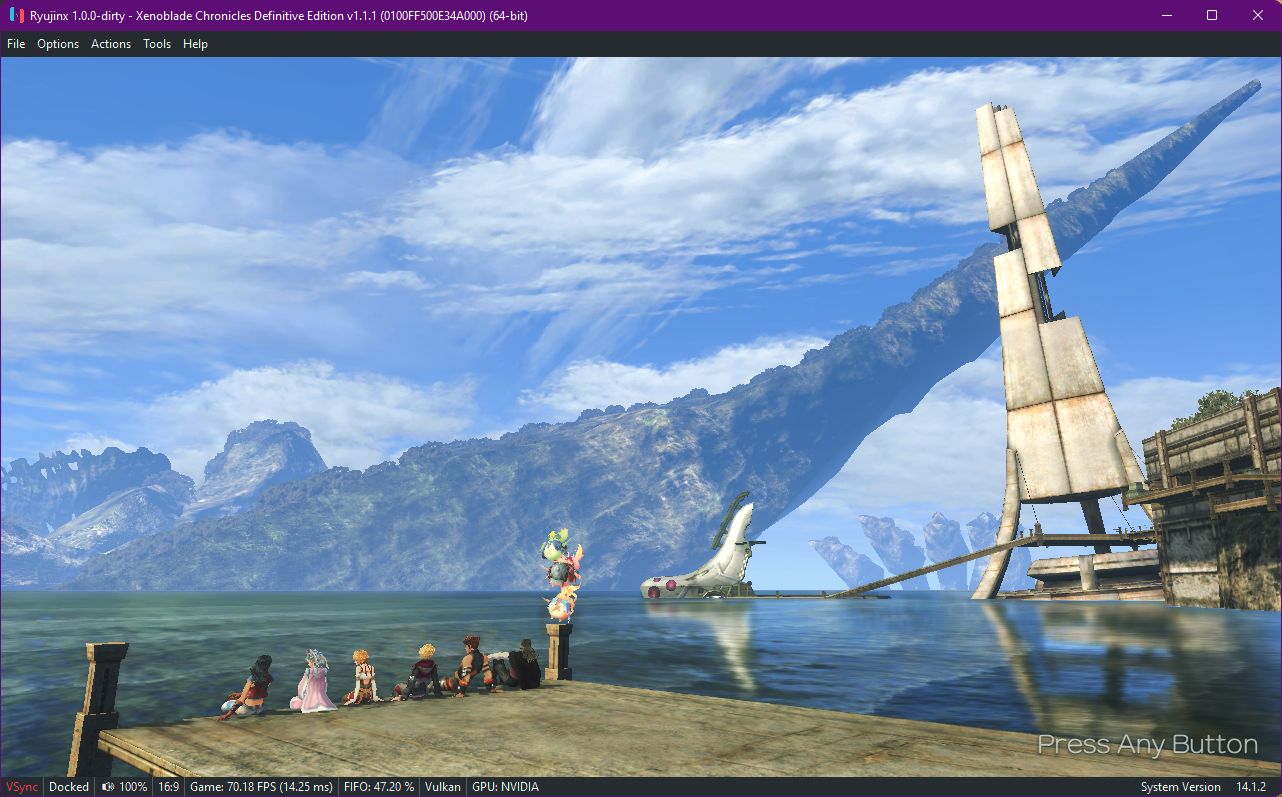Open the Options menu in Ryujinx

click(x=58, y=44)
